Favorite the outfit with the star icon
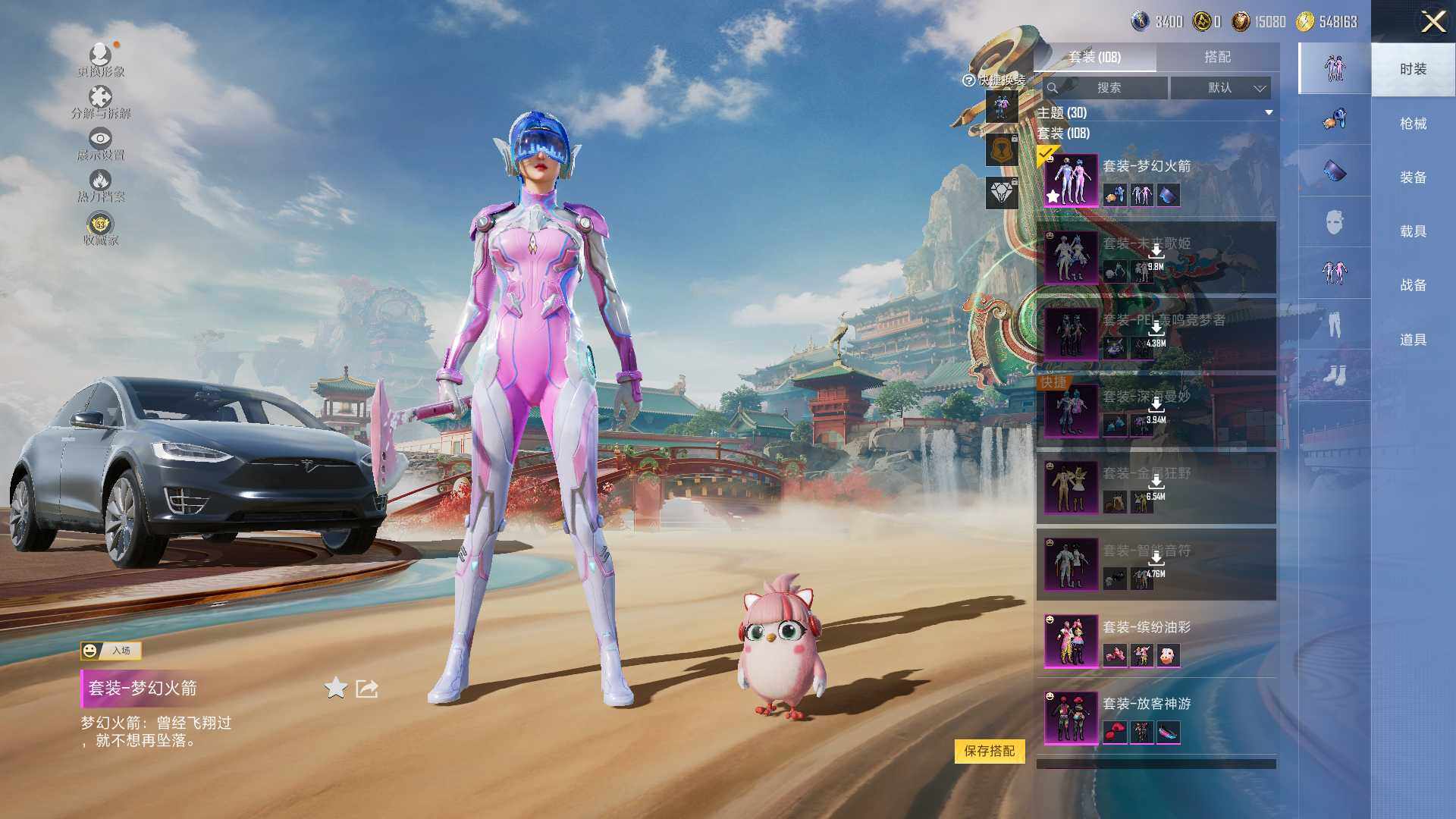Viewport: 1456px width, 819px height. [x=335, y=689]
